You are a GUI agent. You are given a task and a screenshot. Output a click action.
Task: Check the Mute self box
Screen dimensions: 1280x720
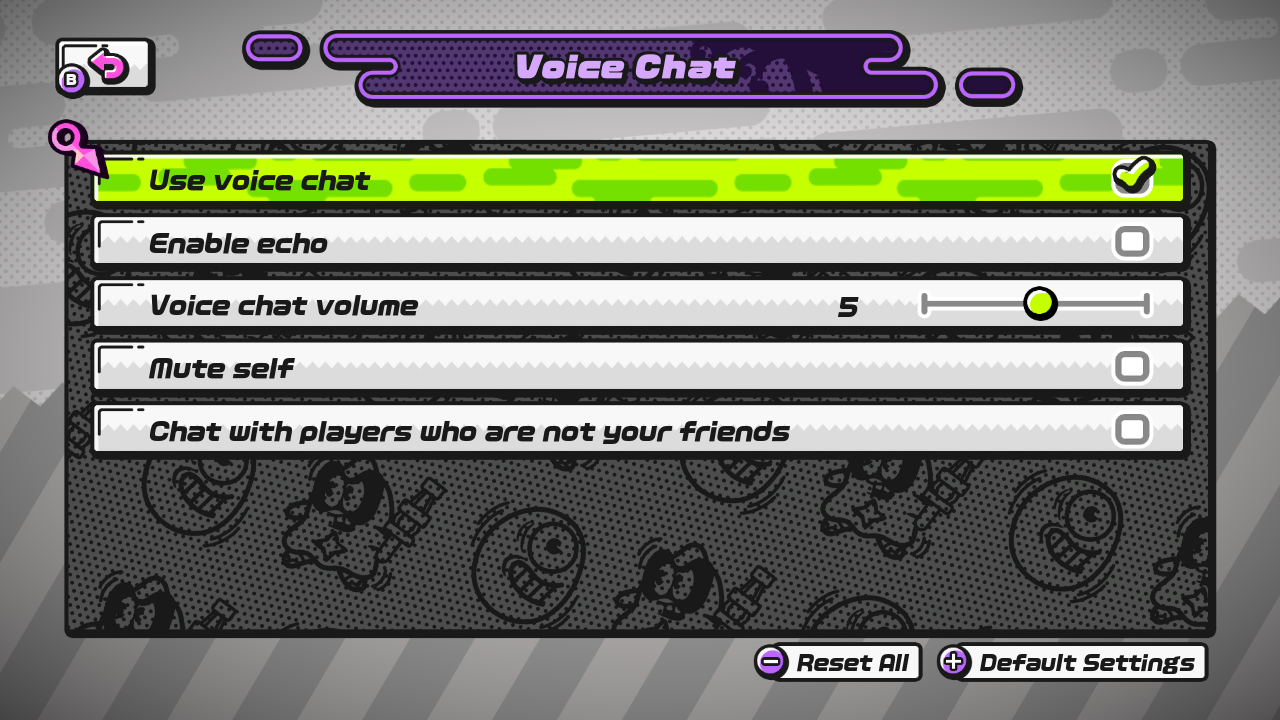[x=1132, y=367]
